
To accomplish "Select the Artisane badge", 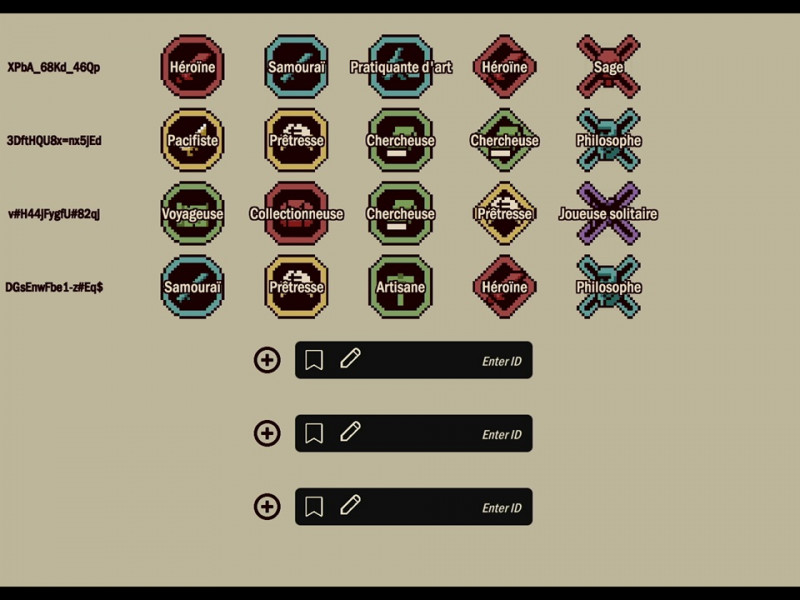I will coord(400,287).
